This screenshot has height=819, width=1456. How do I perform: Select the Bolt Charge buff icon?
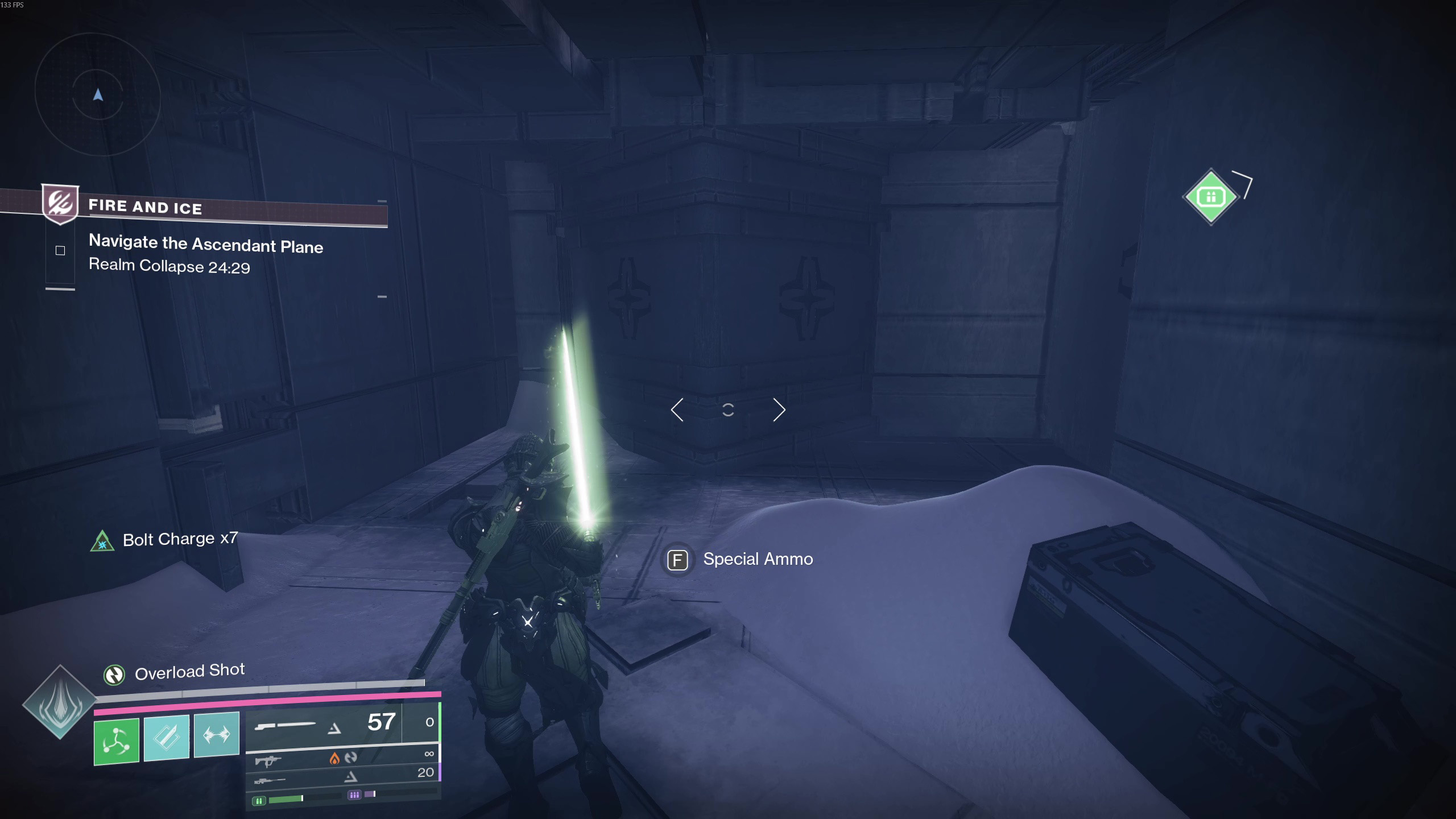(102, 541)
